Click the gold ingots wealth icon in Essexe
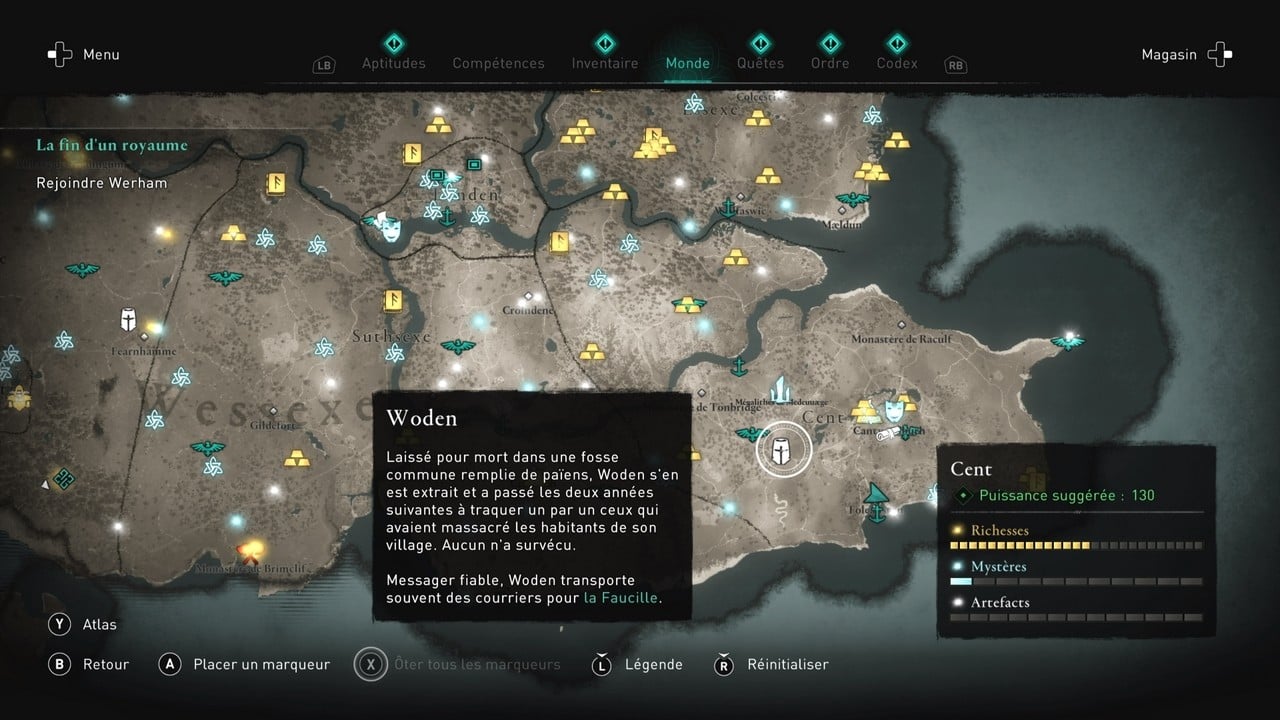This screenshot has height=720, width=1280. (x=652, y=142)
